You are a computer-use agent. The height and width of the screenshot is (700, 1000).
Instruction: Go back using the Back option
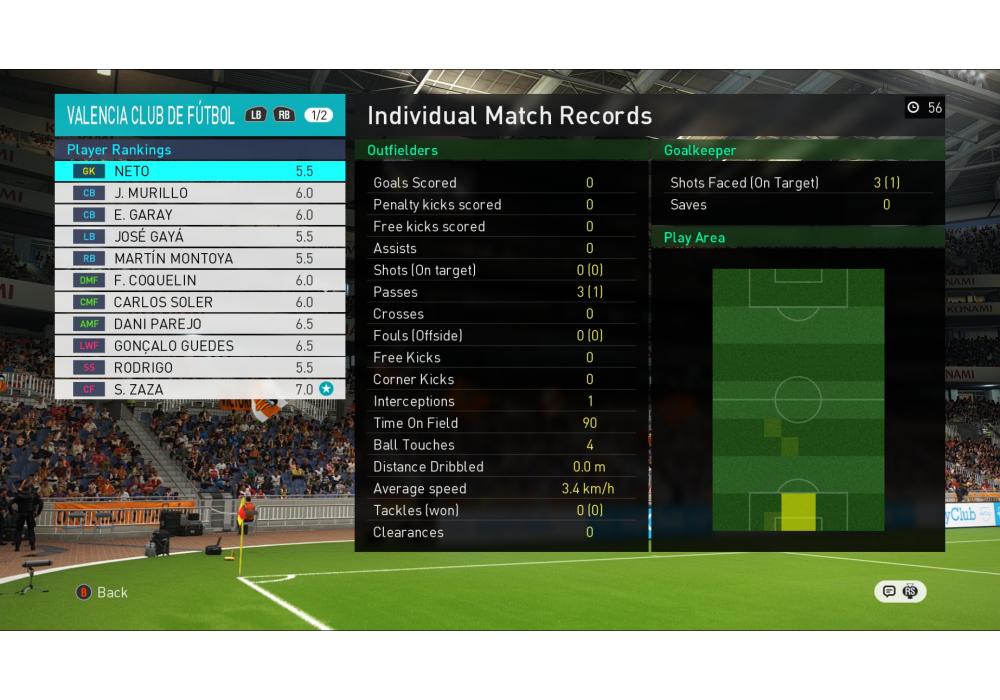coord(103,592)
